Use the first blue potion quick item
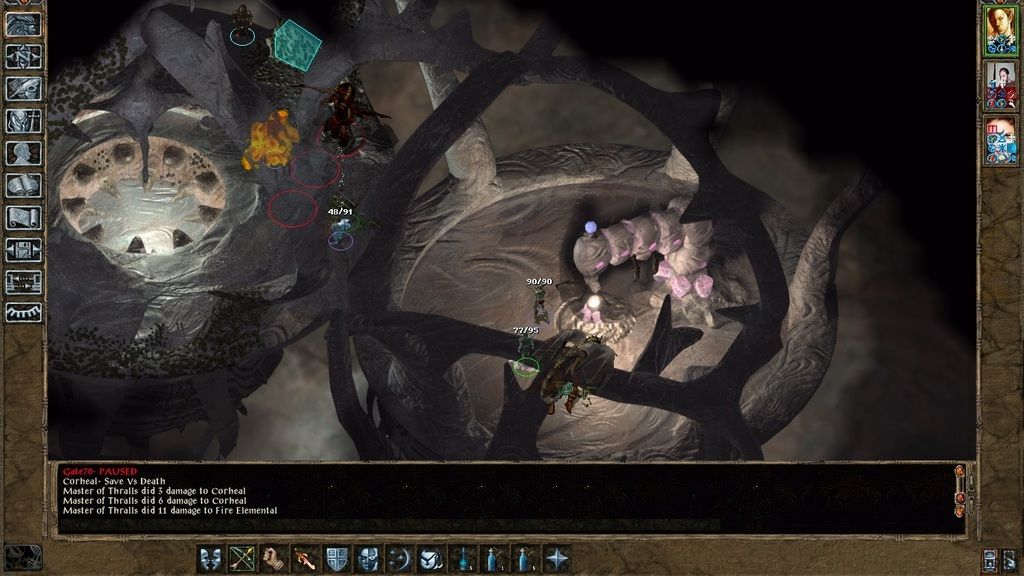Image resolution: width=1024 pixels, height=576 pixels. [x=463, y=558]
